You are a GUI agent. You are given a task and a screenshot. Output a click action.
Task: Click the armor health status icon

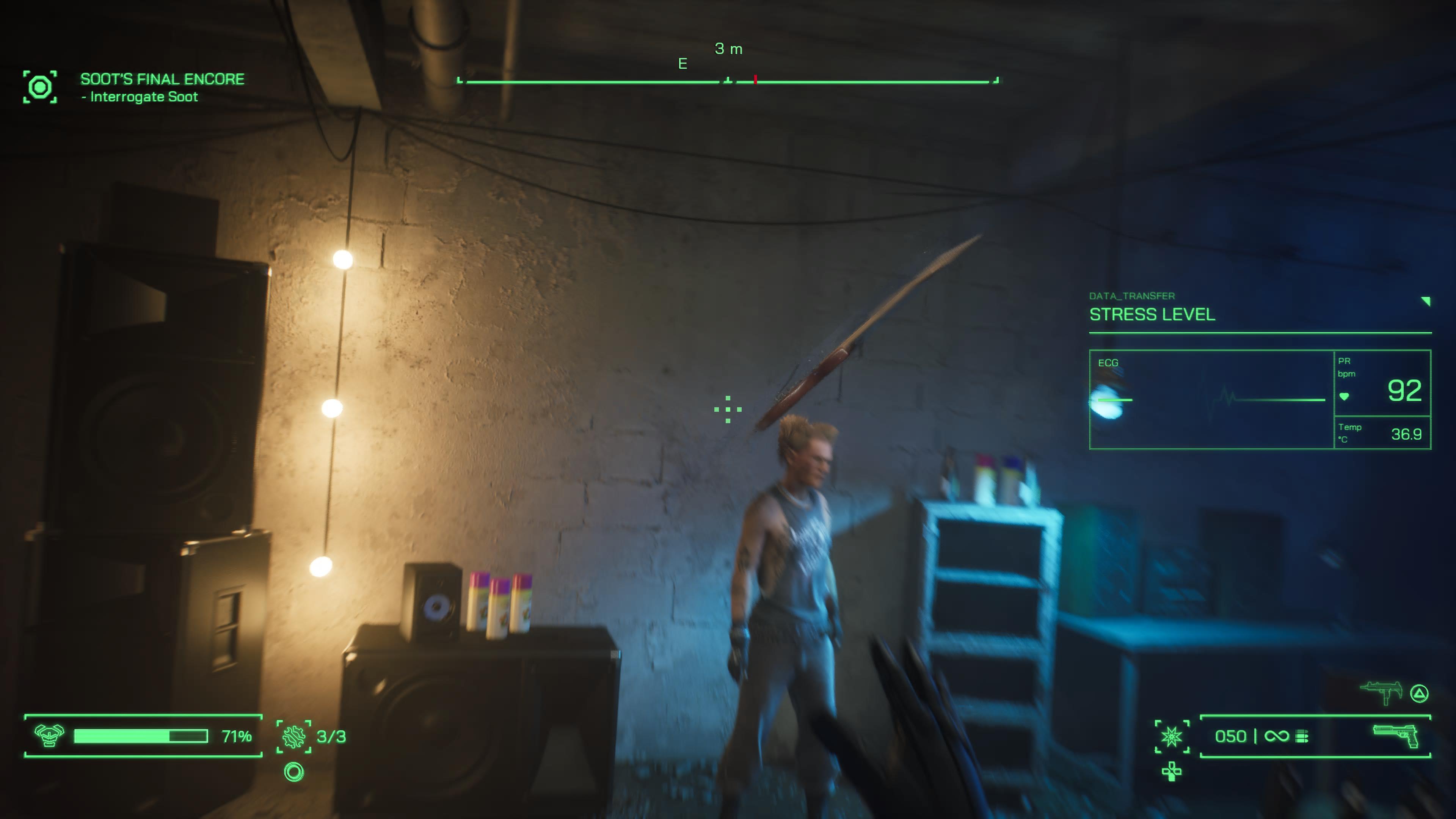click(x=49, y=735)
